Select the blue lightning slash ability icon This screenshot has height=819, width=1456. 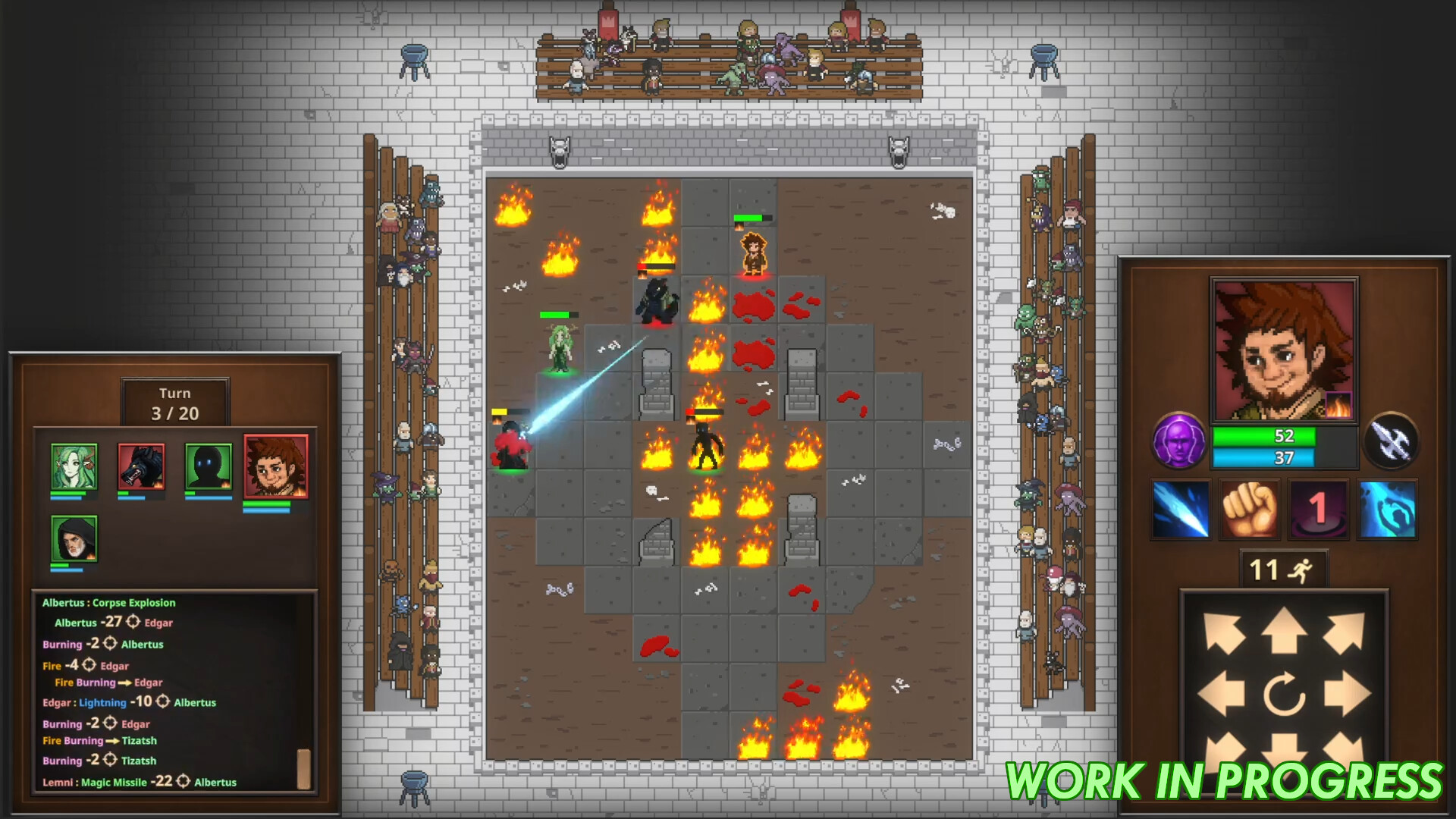pyautogui.click(x=1180, y=507)
